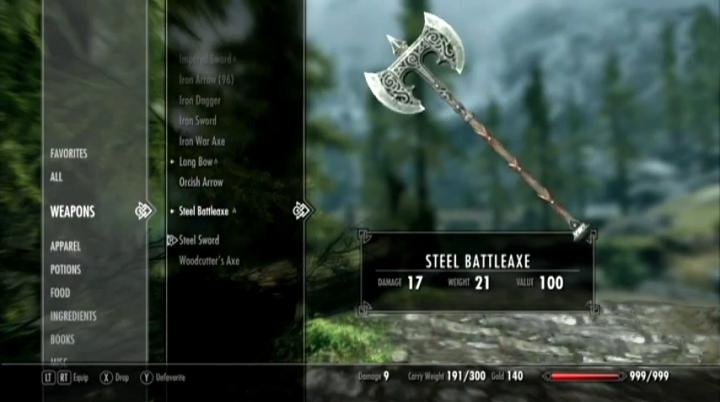Select the Weapons category
Viewport: 720px width, 402px height.
[x=73, y=212]
